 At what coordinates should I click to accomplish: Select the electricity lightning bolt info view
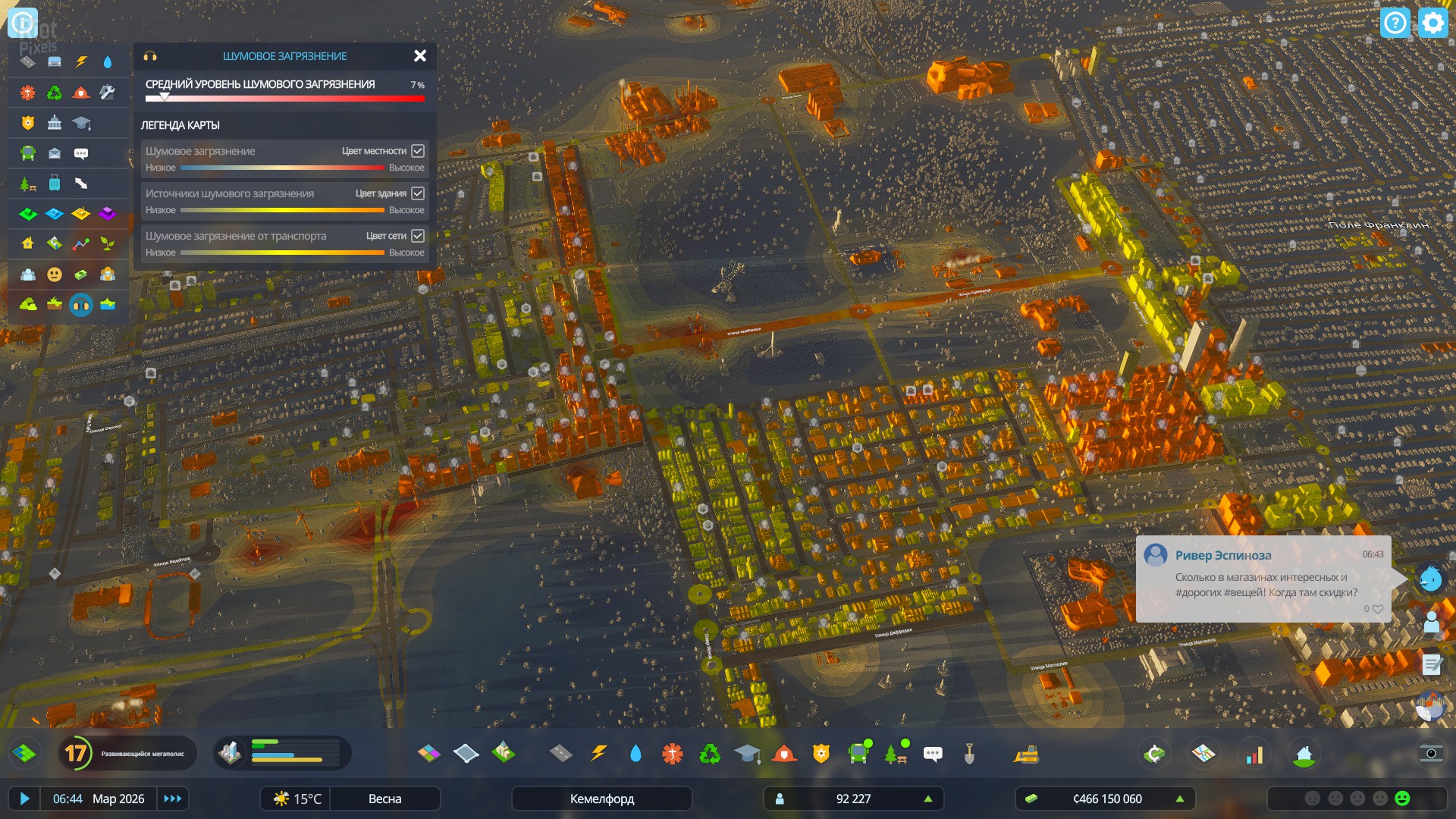pos(81,62)
